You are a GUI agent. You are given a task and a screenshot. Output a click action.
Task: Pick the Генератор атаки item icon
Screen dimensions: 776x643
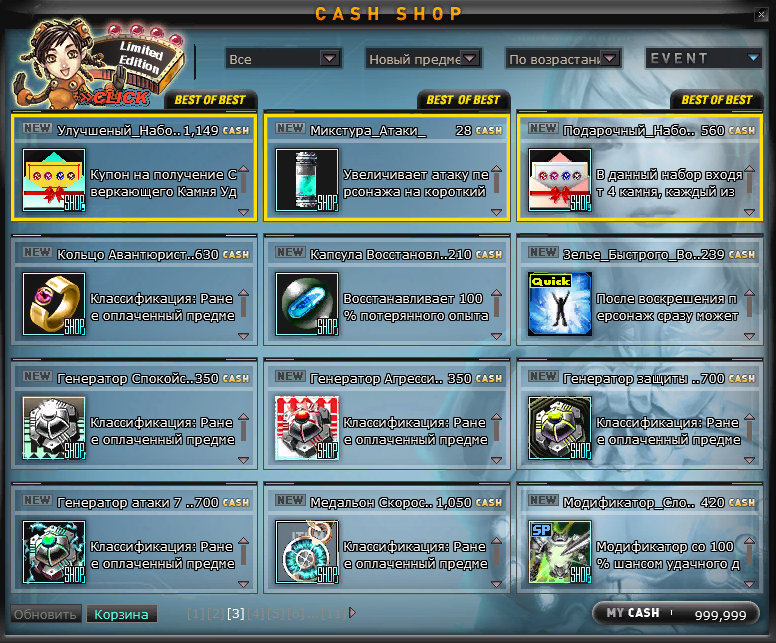point(55,551)
